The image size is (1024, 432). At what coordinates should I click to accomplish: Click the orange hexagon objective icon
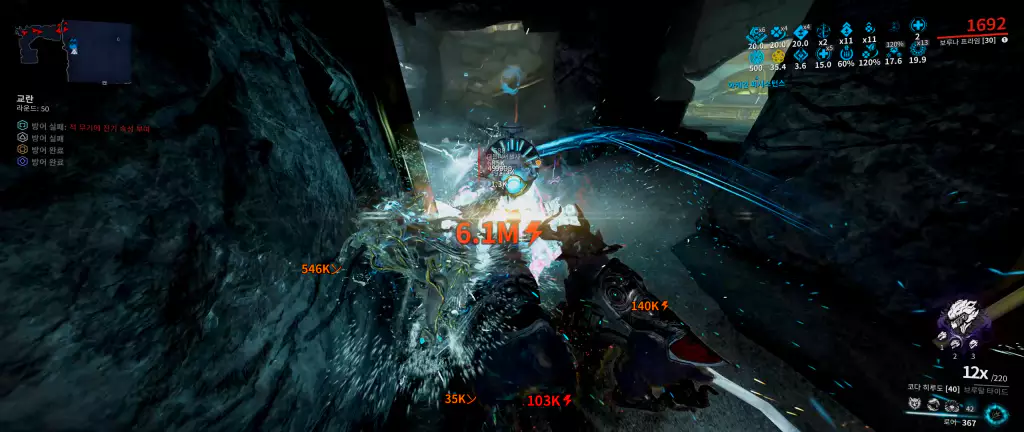(x=22, y=149)
